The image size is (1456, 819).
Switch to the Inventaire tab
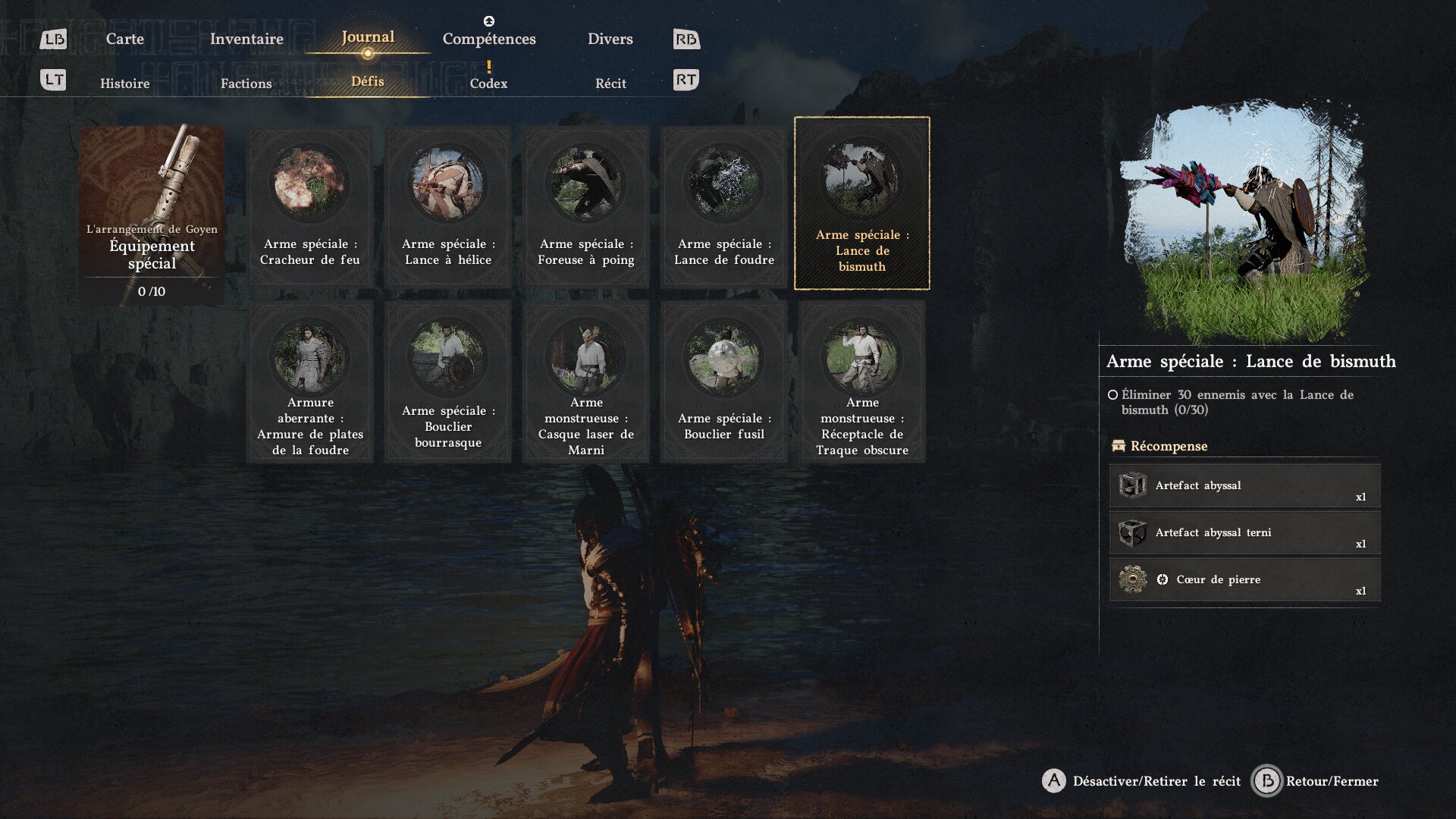pyautogui.click(x=246, y=39)
